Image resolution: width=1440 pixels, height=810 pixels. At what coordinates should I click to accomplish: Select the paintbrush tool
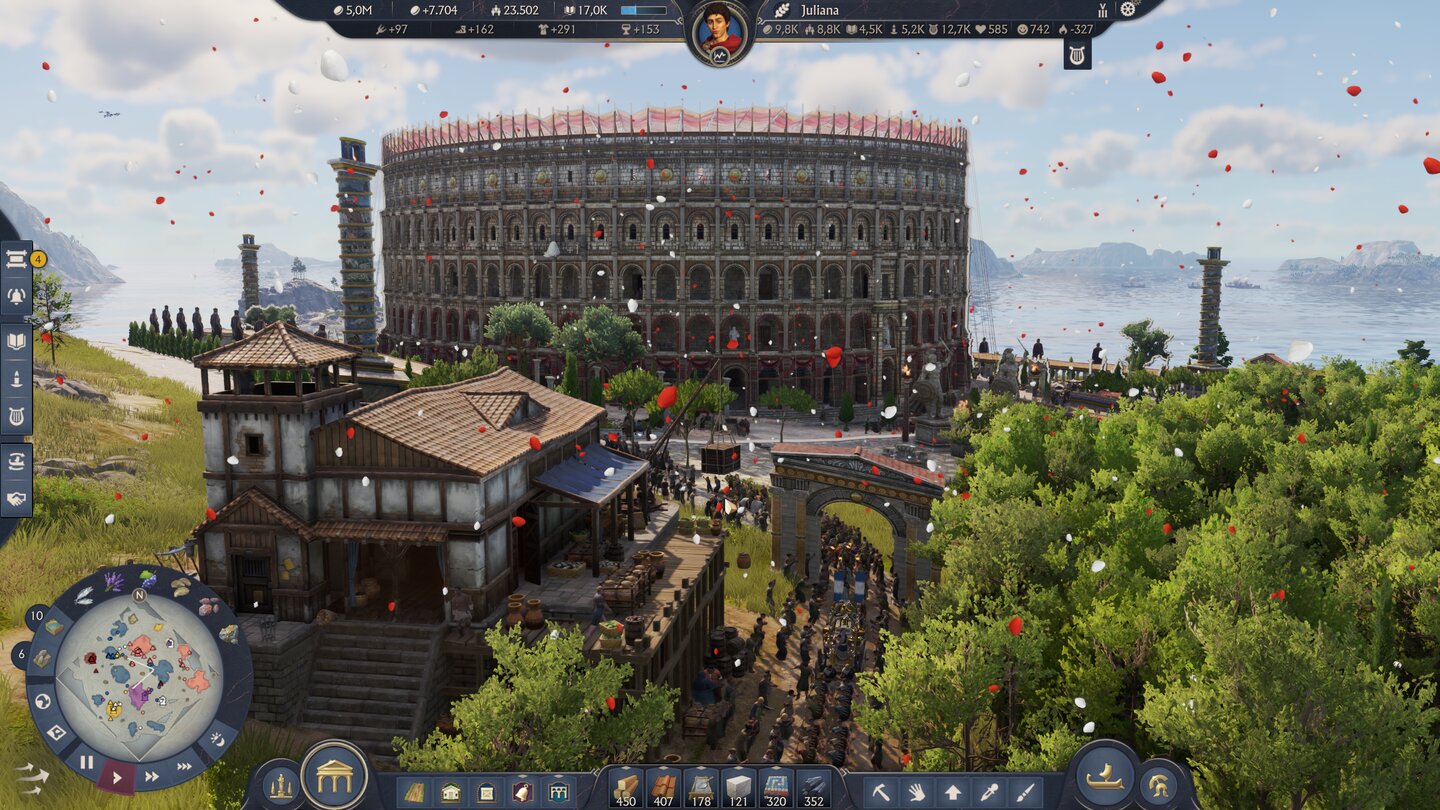[x=1023, y=792]
